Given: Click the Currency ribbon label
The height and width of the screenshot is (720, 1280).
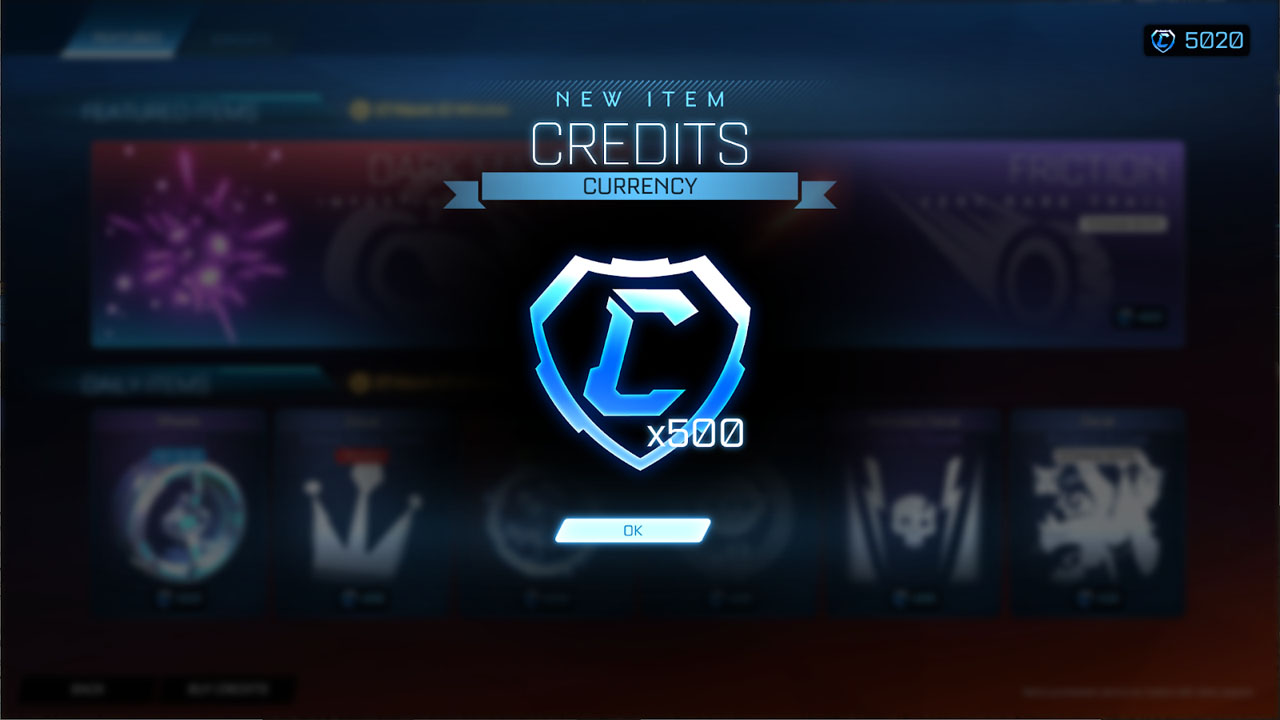Looking at the screenshot, I should pos(640,186).
